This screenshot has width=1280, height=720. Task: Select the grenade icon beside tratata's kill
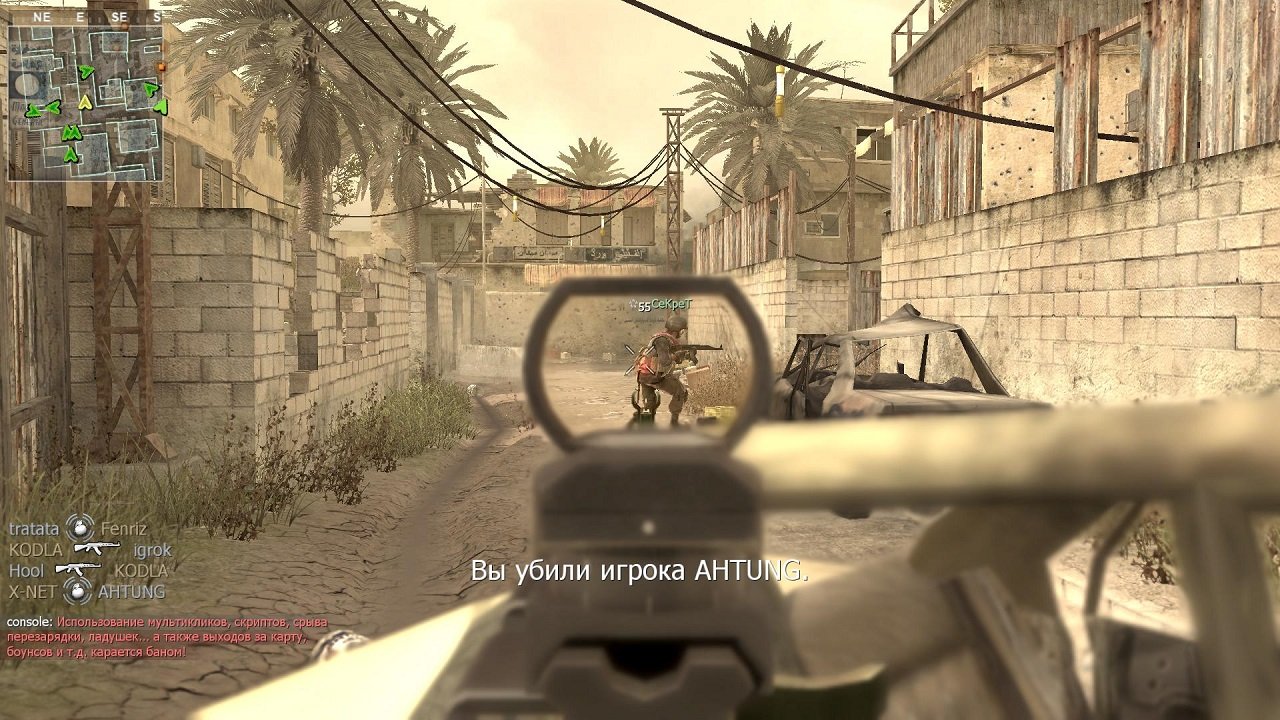[x=79, y=529]
